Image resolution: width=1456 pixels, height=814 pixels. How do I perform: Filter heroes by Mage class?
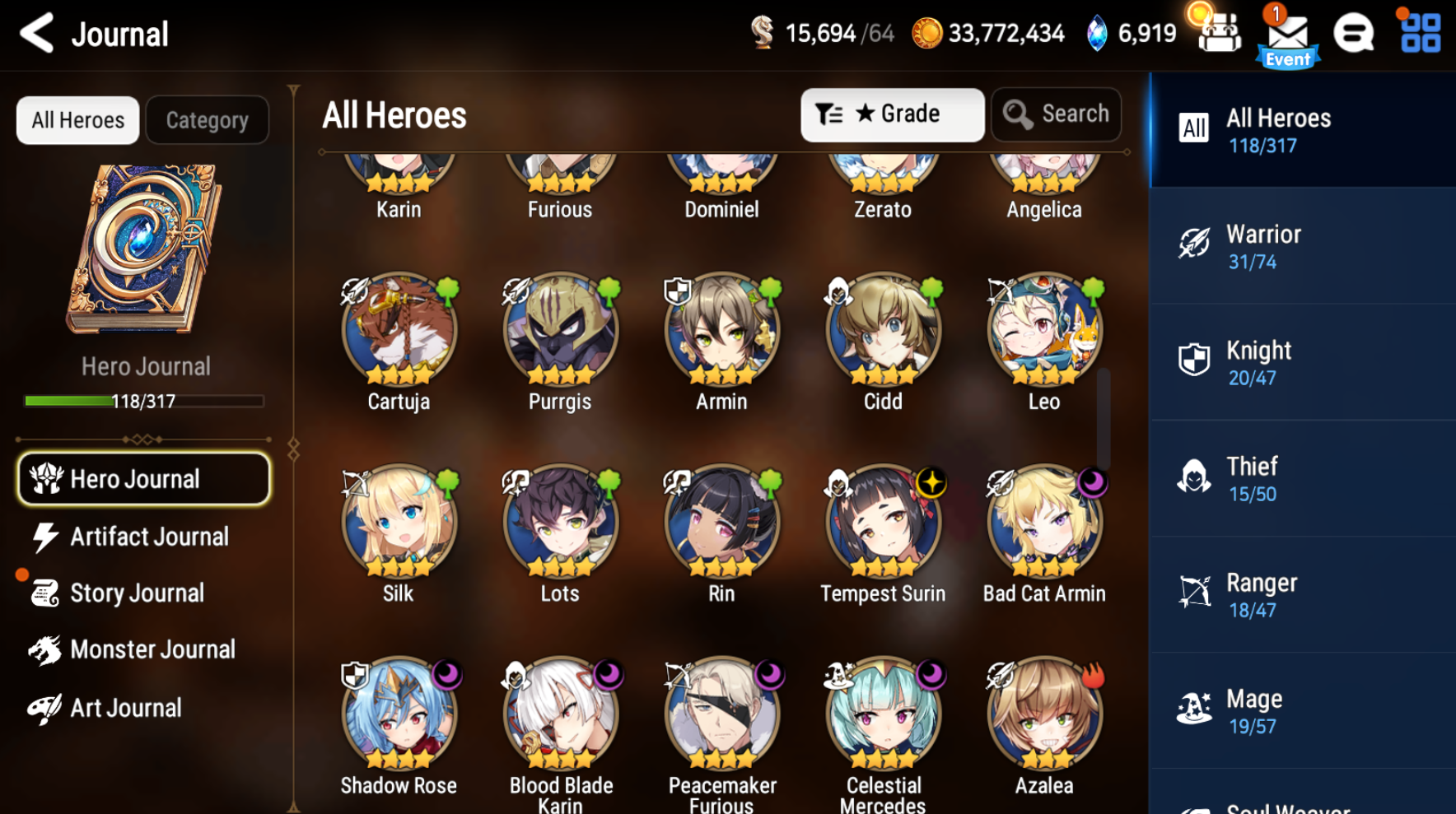[1301, 710]
